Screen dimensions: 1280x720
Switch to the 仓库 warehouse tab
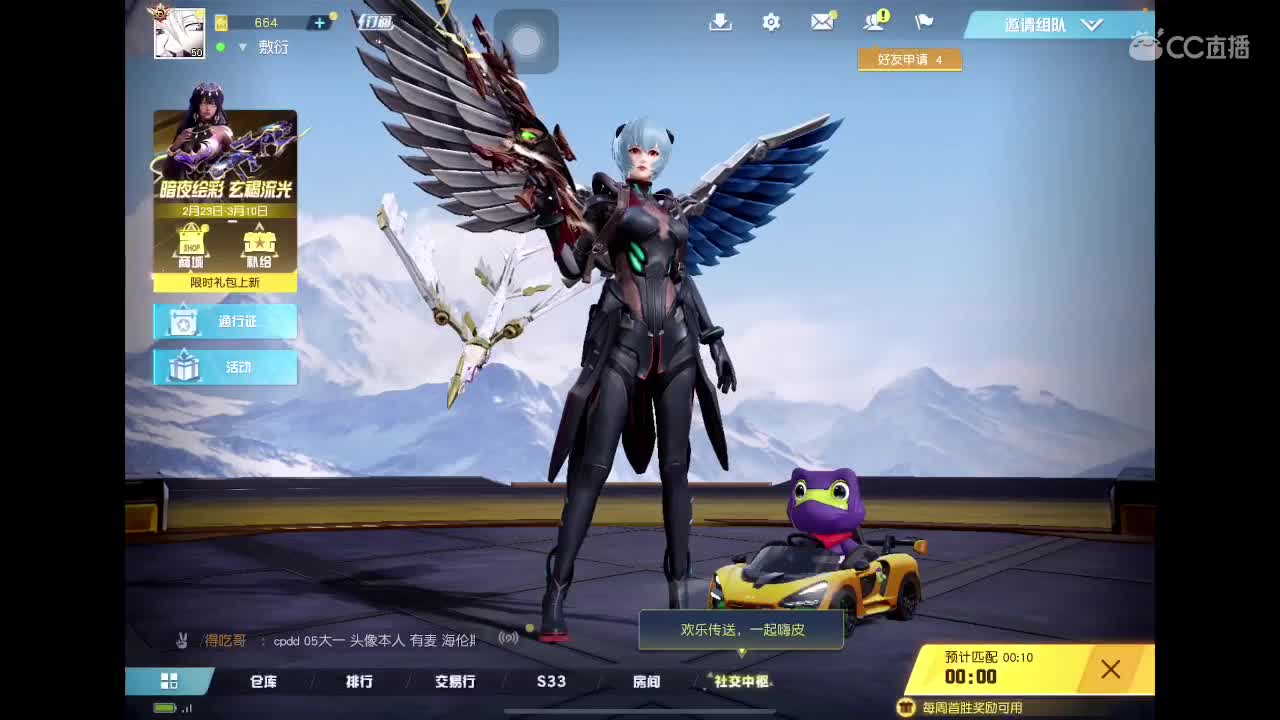pyautogui.click(x=265, y=681)
